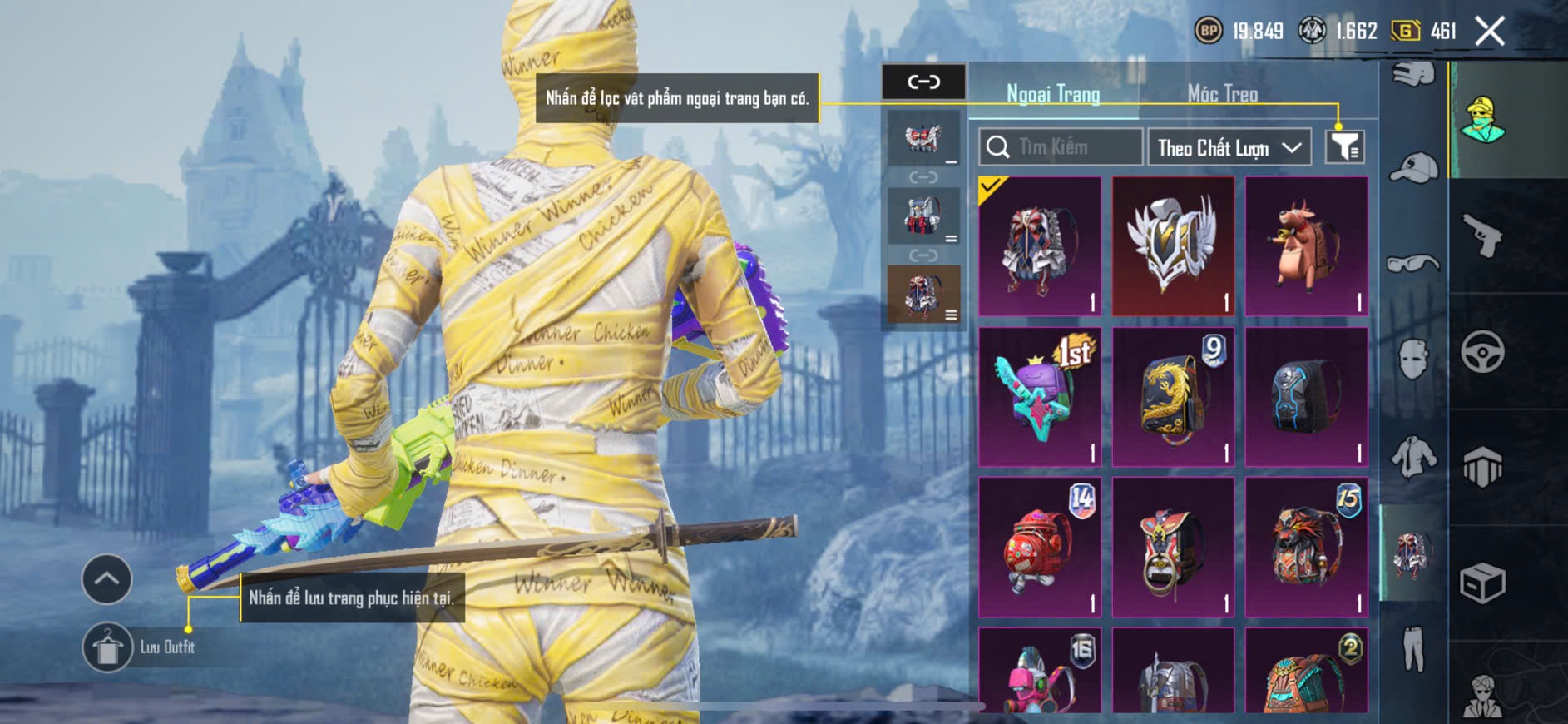Expand the panel with the up-arrow button
Screen dimensions: 1568x724
(106, 579)
